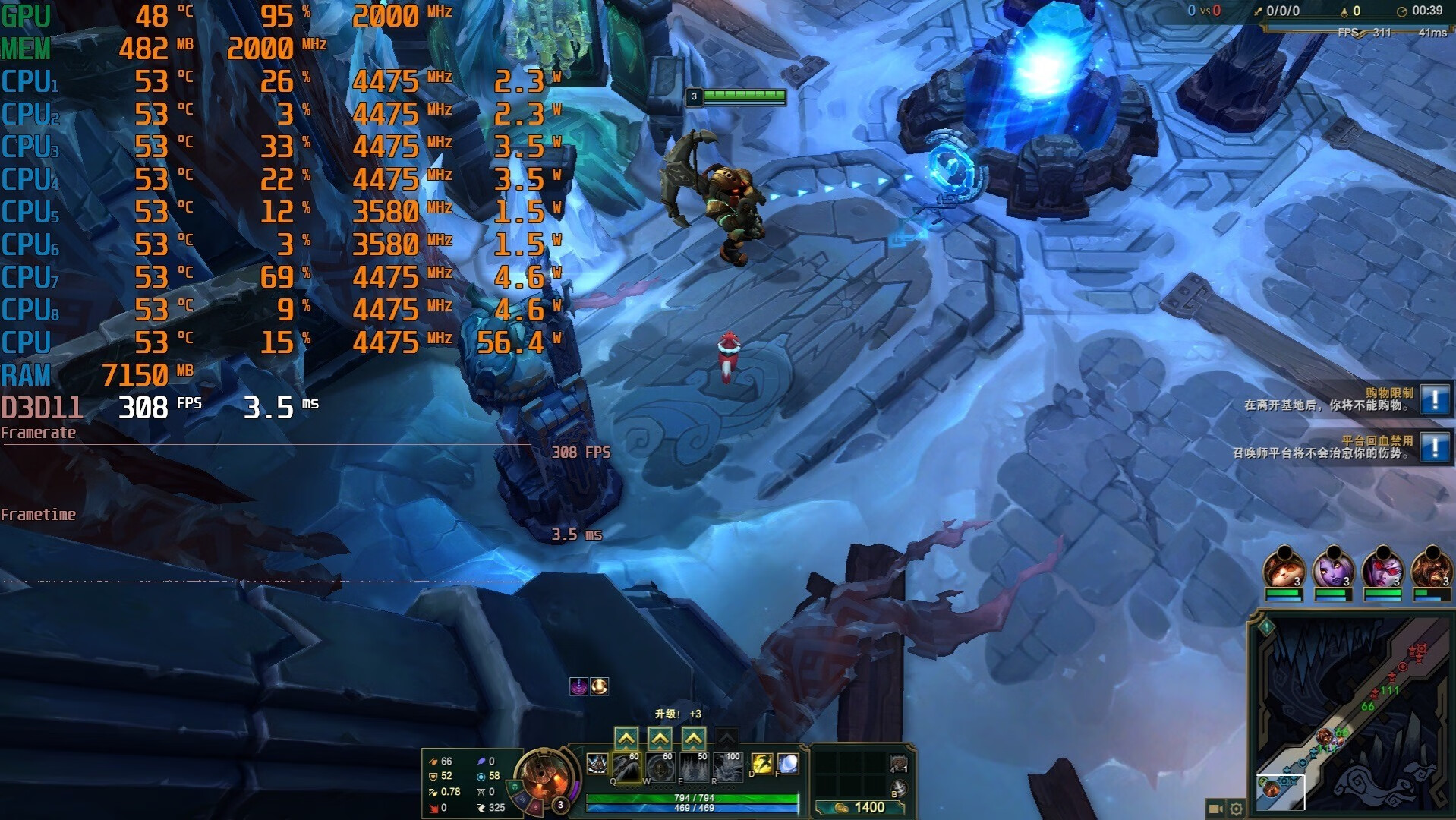Select the red-glasses Vayne teammate portrait

(1382, 569)
